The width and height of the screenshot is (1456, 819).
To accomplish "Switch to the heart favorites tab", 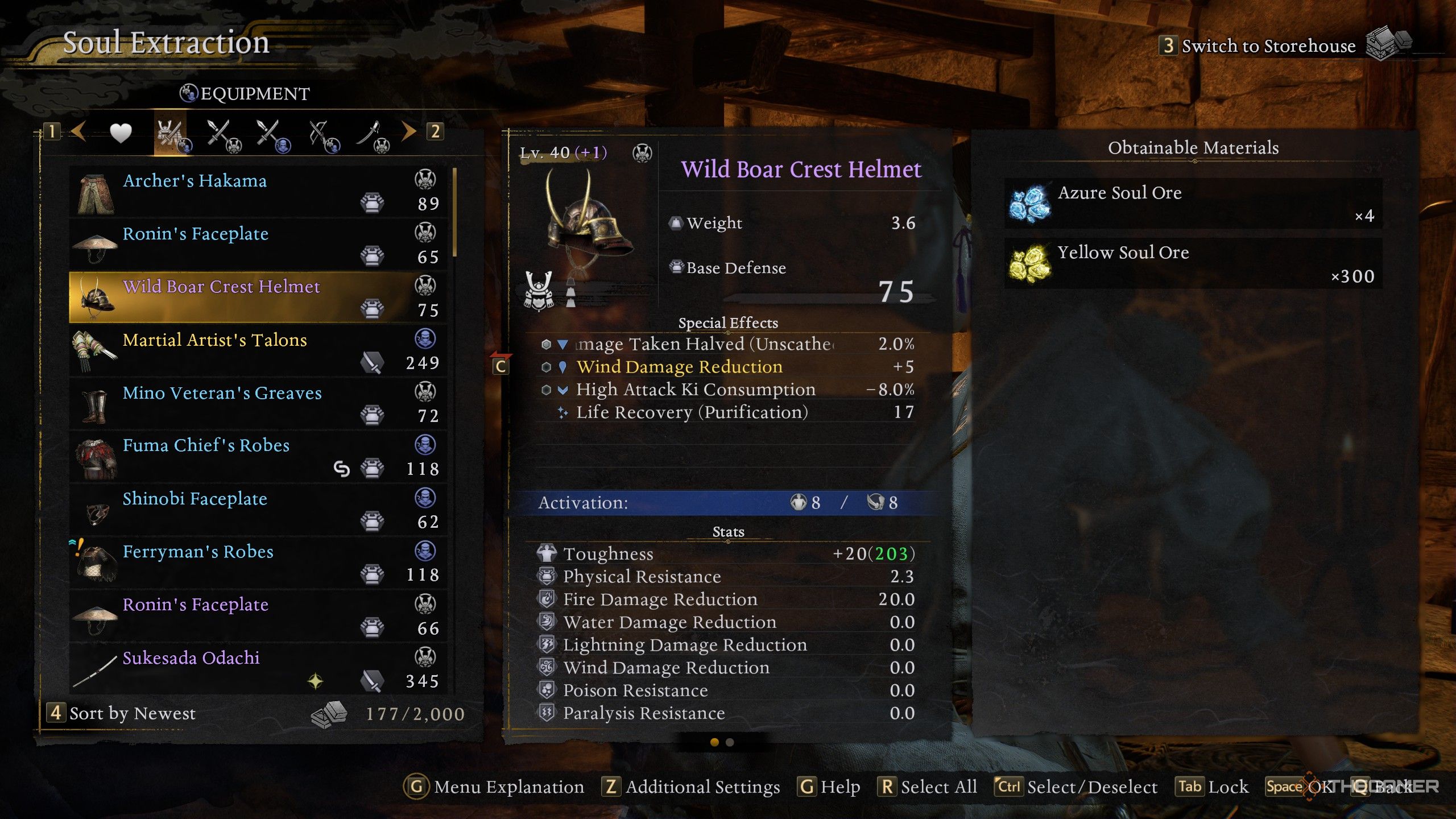I will 121,133.
